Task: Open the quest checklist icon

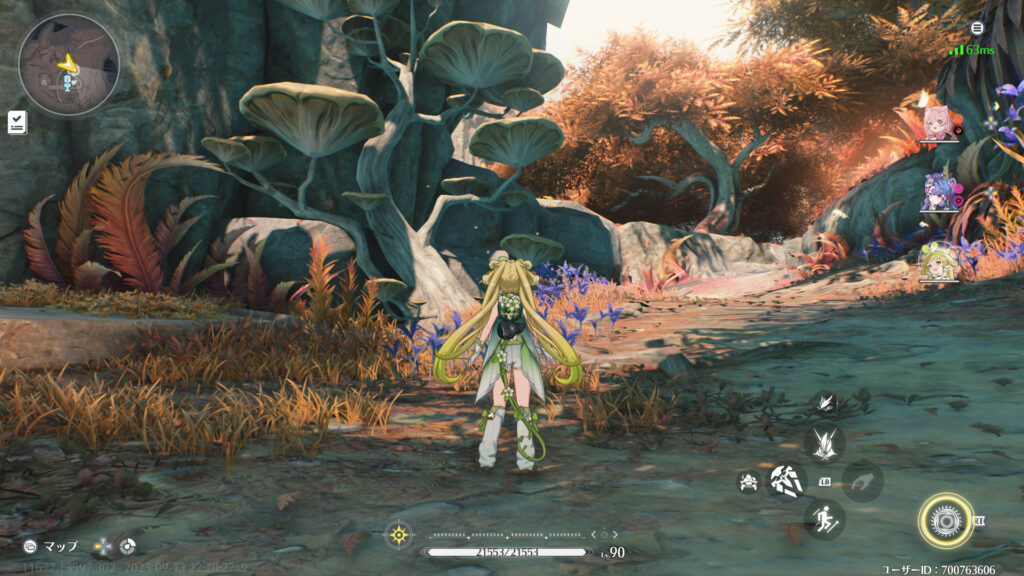Action: pos(17,122)
